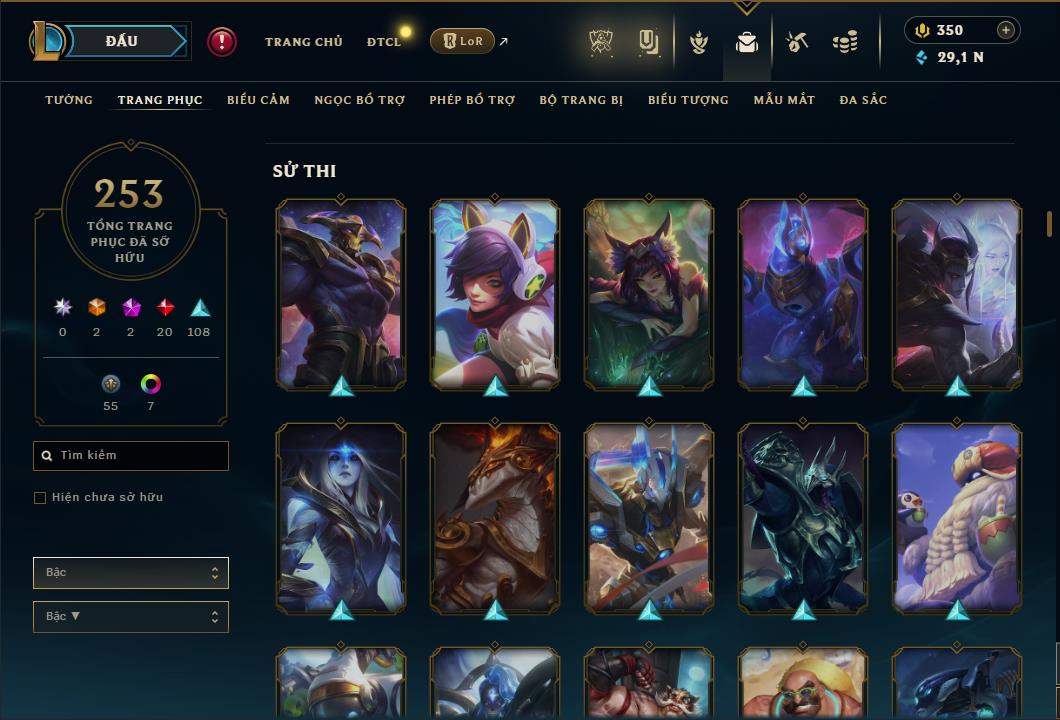Show the BỘ TRANG BỊ tab

point(581,100)
